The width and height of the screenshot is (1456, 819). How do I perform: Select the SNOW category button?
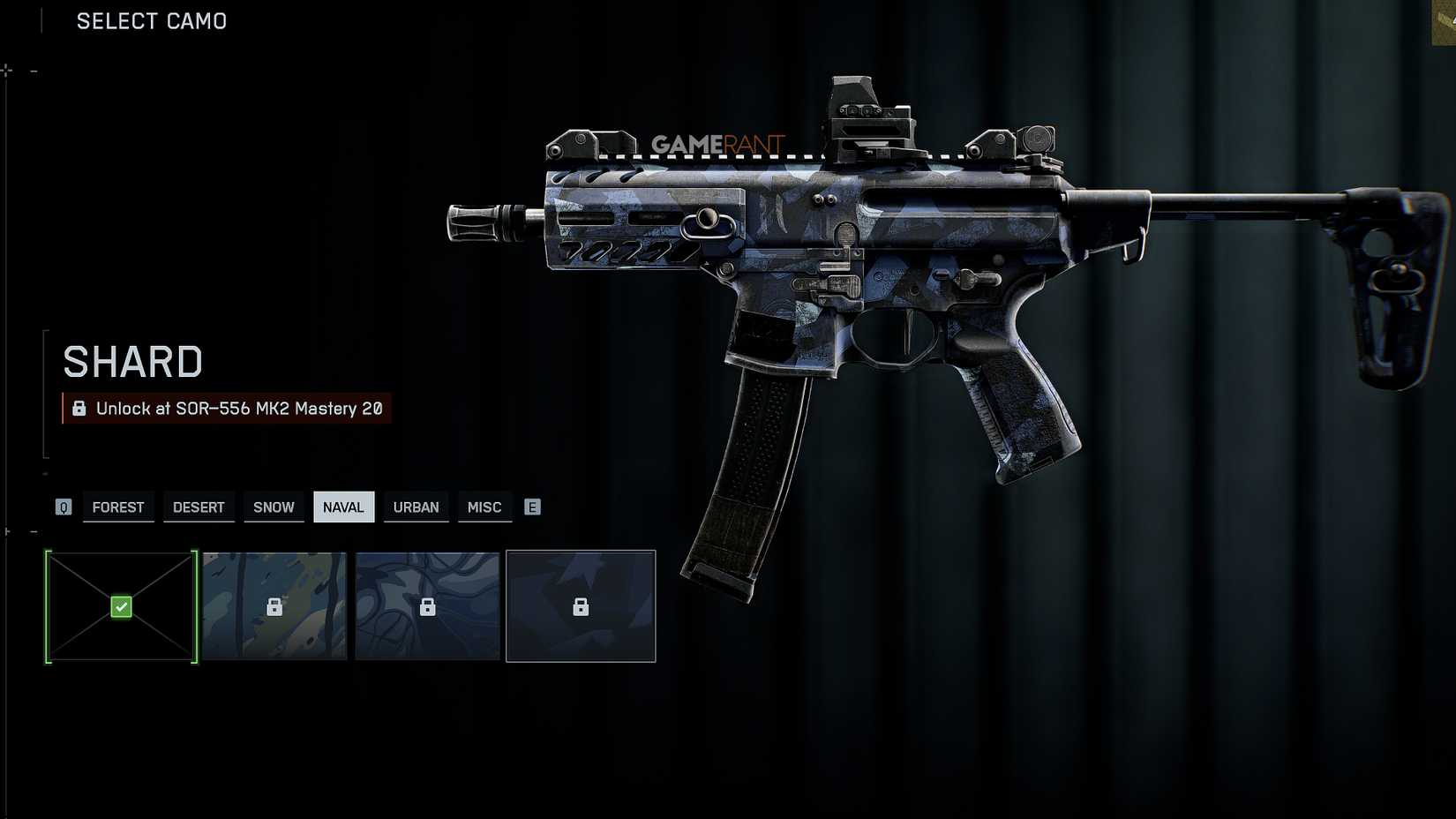[274, 507]
